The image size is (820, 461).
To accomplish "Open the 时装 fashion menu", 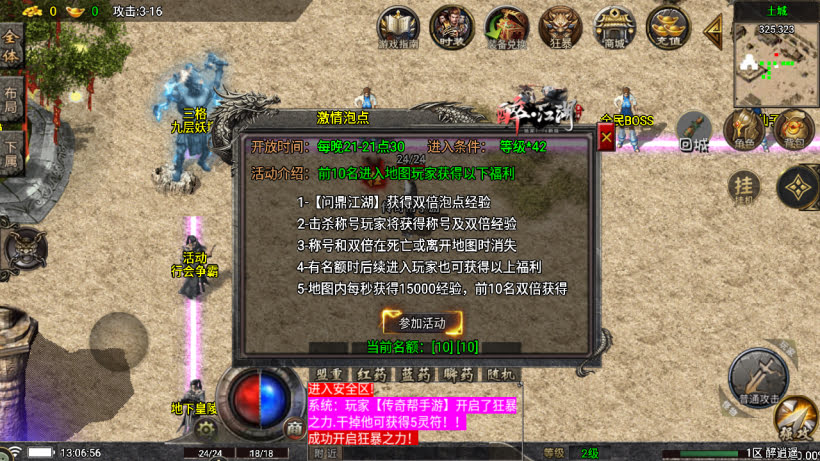I will 452,28.
